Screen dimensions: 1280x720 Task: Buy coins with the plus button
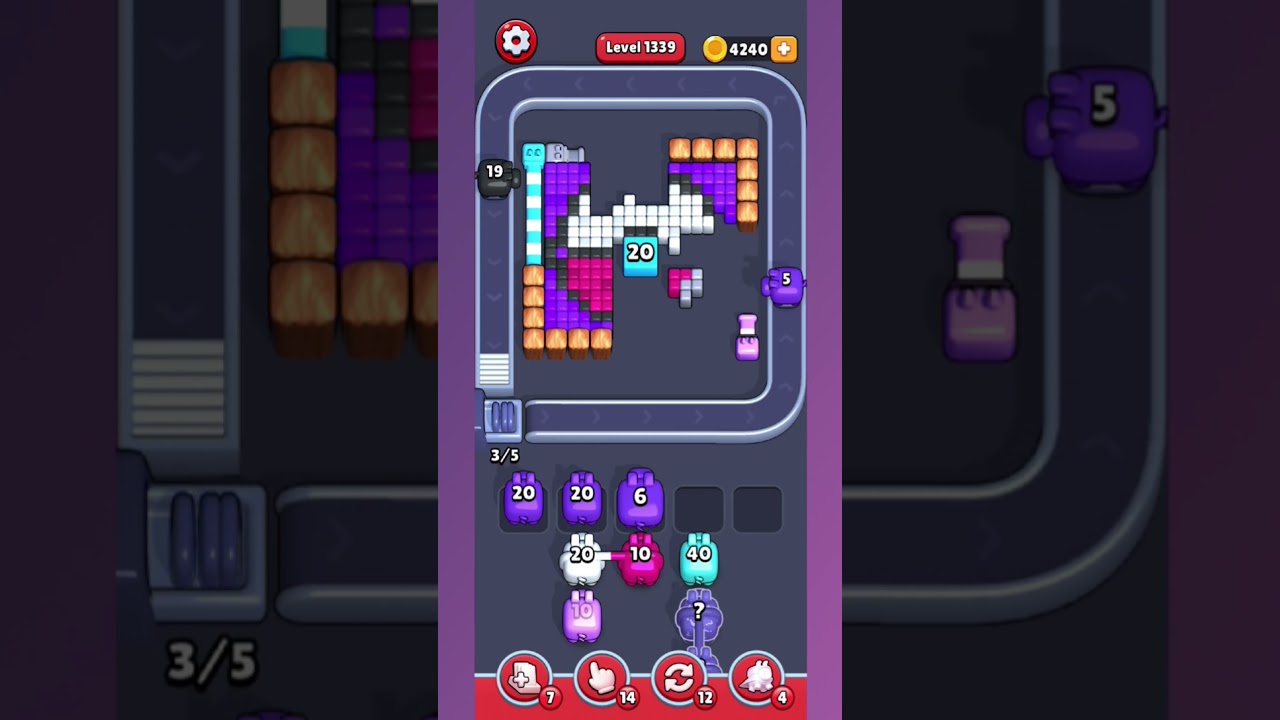[x=783, y=48]
